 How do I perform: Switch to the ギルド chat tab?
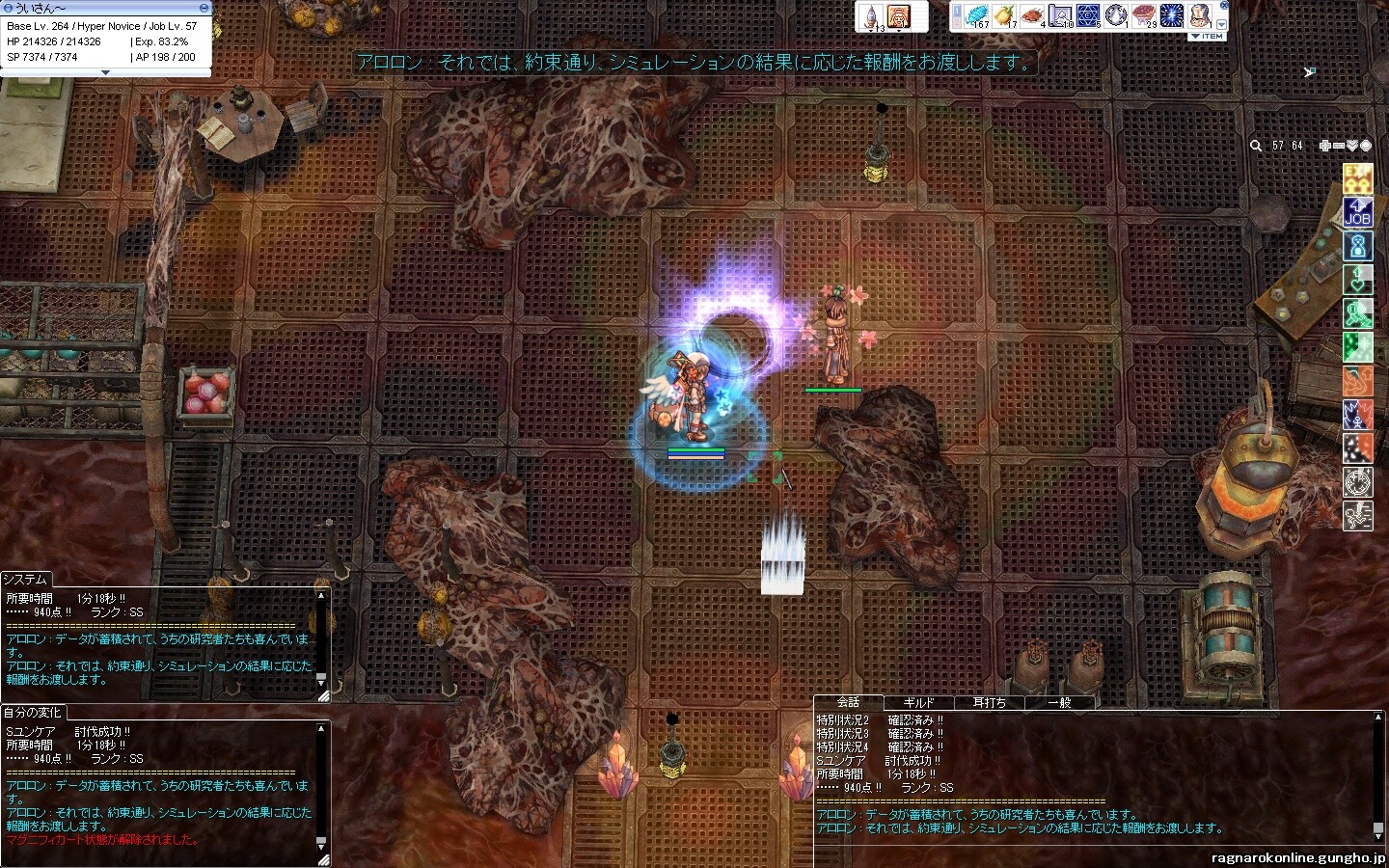point(917,703)
